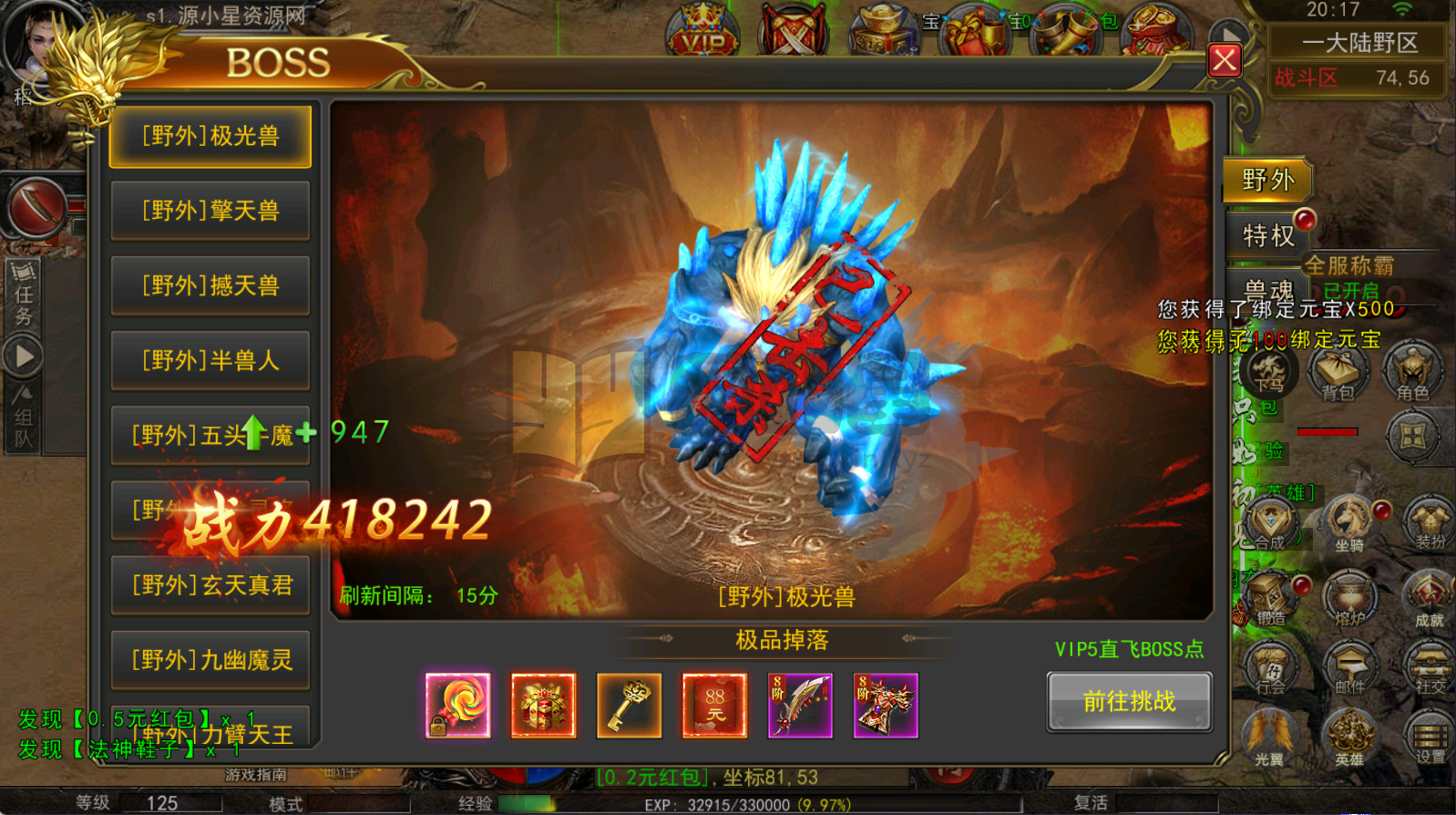Open the 光翼 wings icon
Viewport: 1456px width, 815px height.
point(1269,736)
